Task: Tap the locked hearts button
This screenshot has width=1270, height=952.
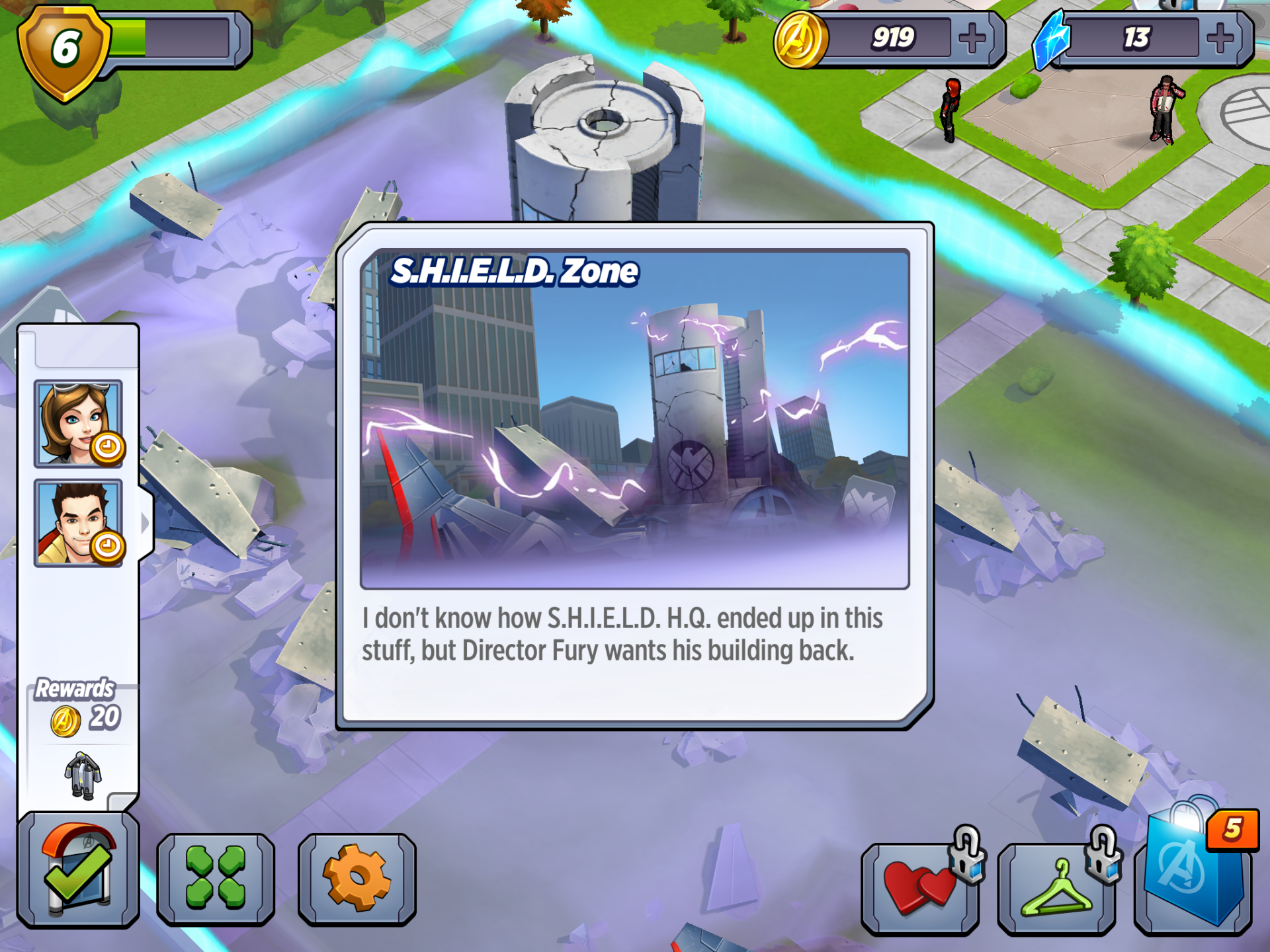Action: (x=920, y=887)
